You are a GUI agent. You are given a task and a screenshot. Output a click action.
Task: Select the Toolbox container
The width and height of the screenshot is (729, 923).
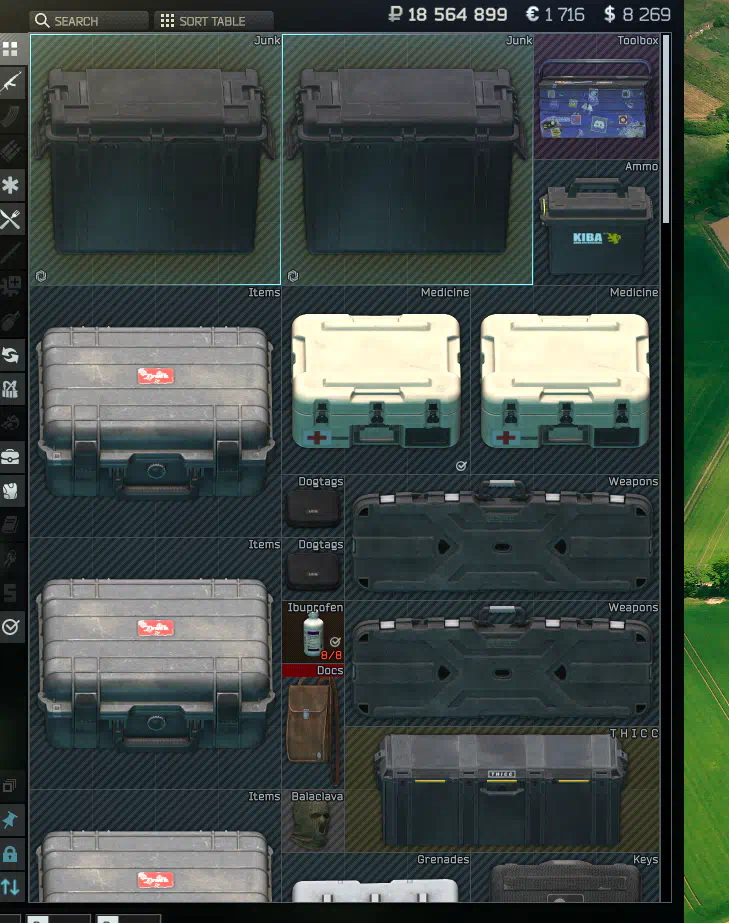click(597, 98)
